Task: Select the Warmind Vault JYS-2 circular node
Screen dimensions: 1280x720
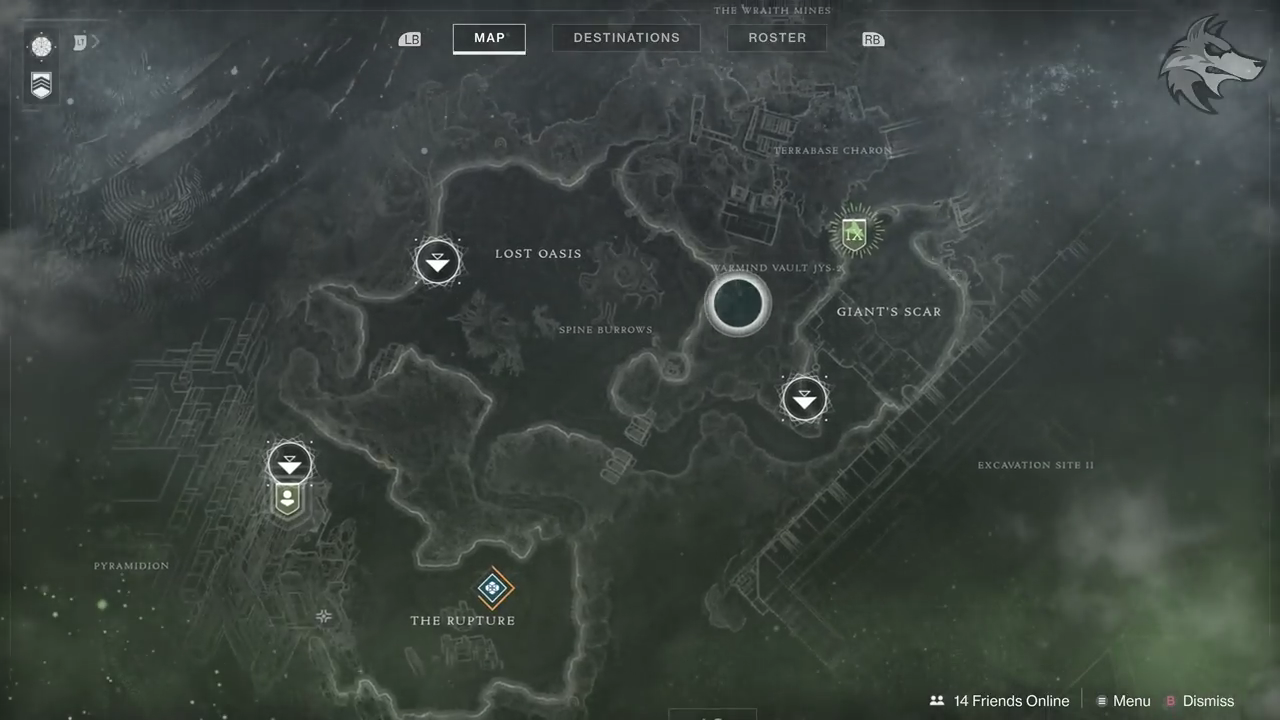Action: click(x=738, y=305)
